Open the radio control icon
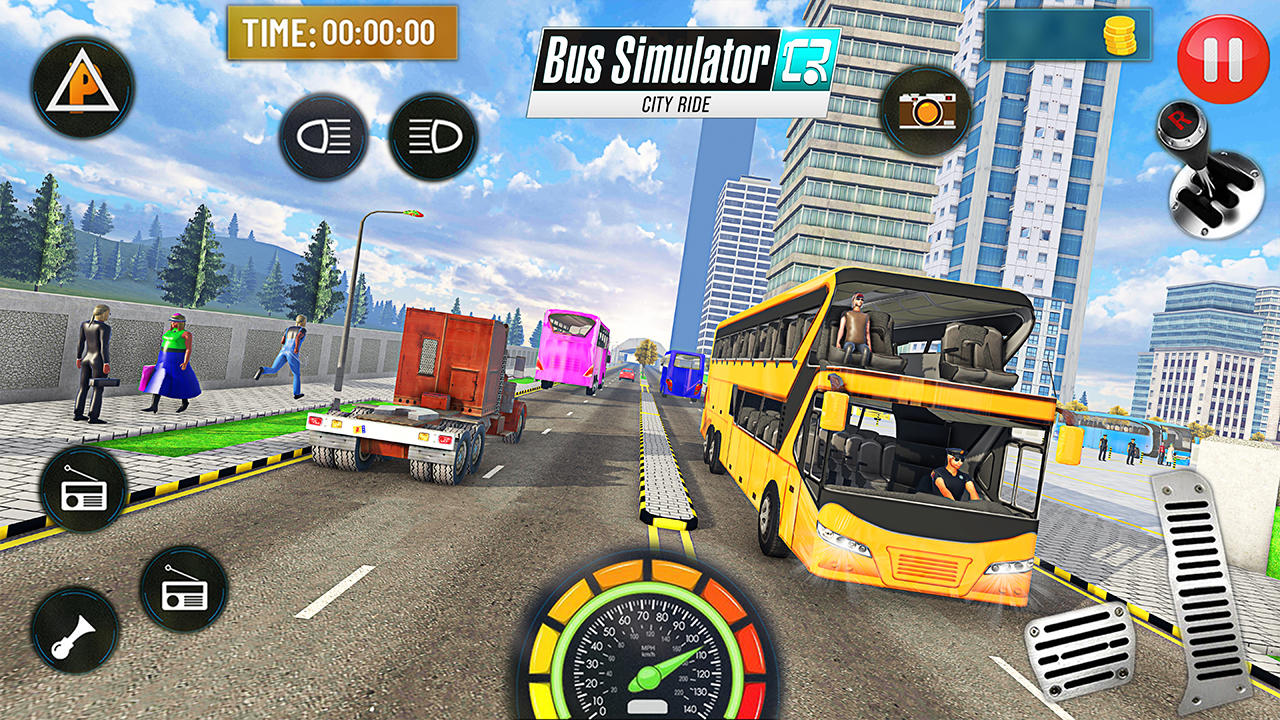The width and height of the screenshot is (1280, 720). pos(83,489)
